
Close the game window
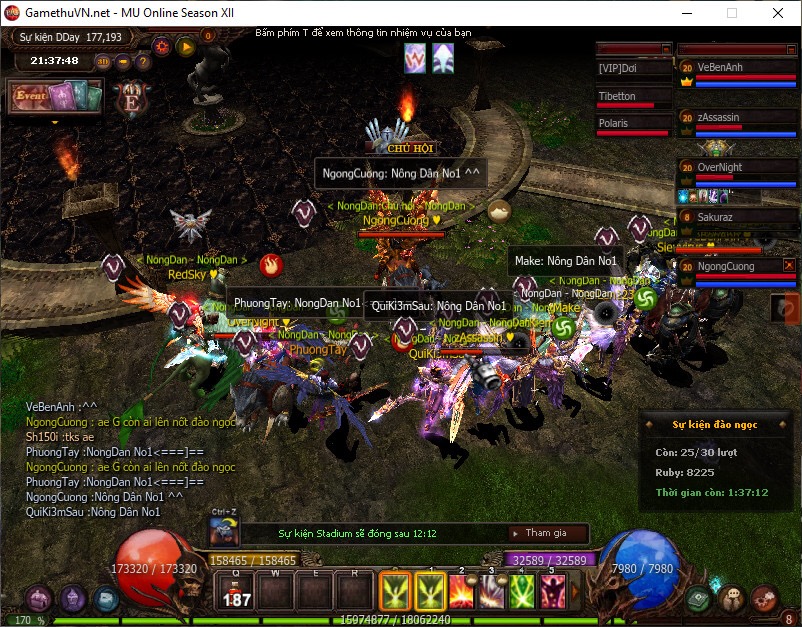coord(777,13)
